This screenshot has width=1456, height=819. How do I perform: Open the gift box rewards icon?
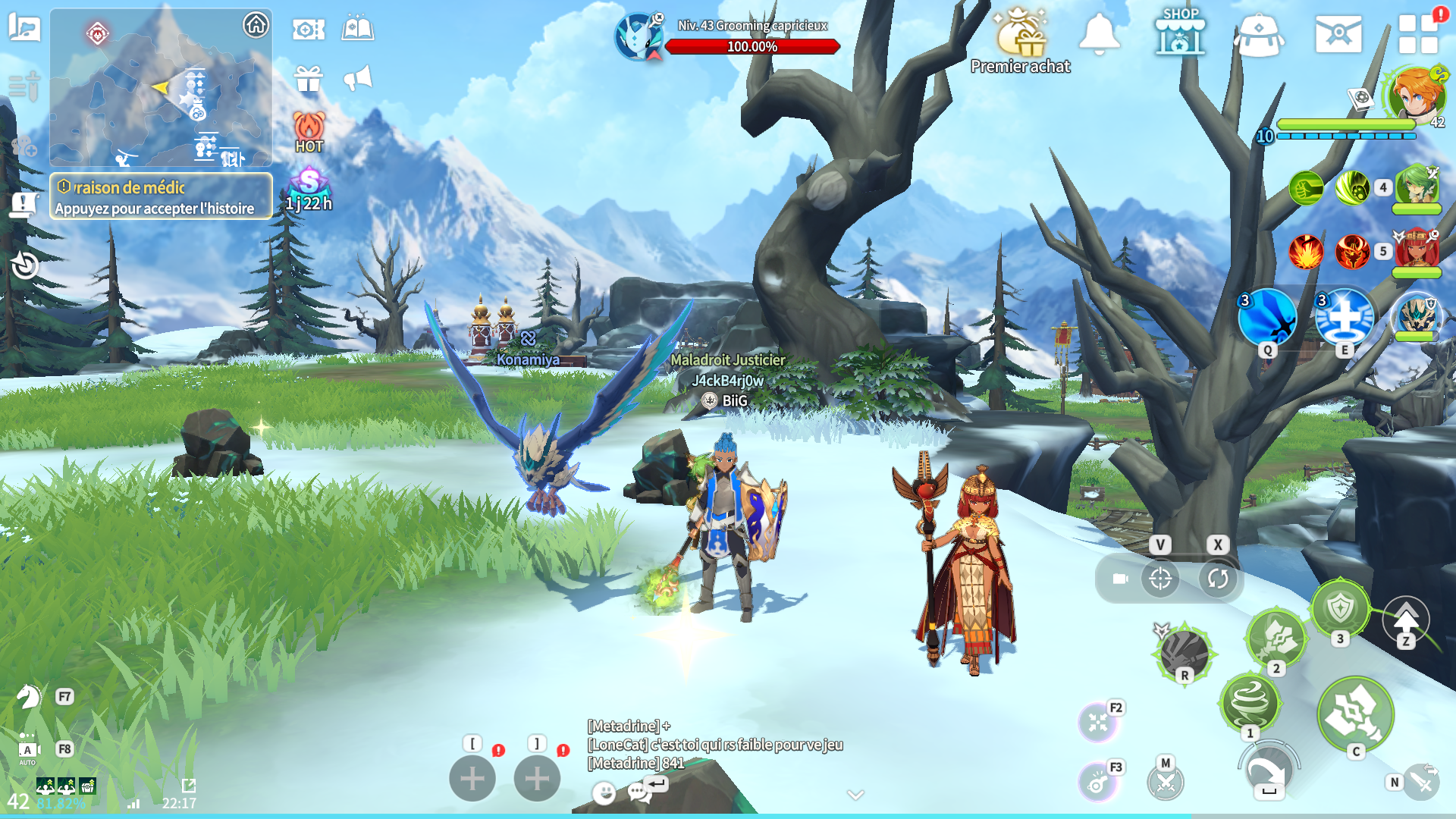click(309, 78)
